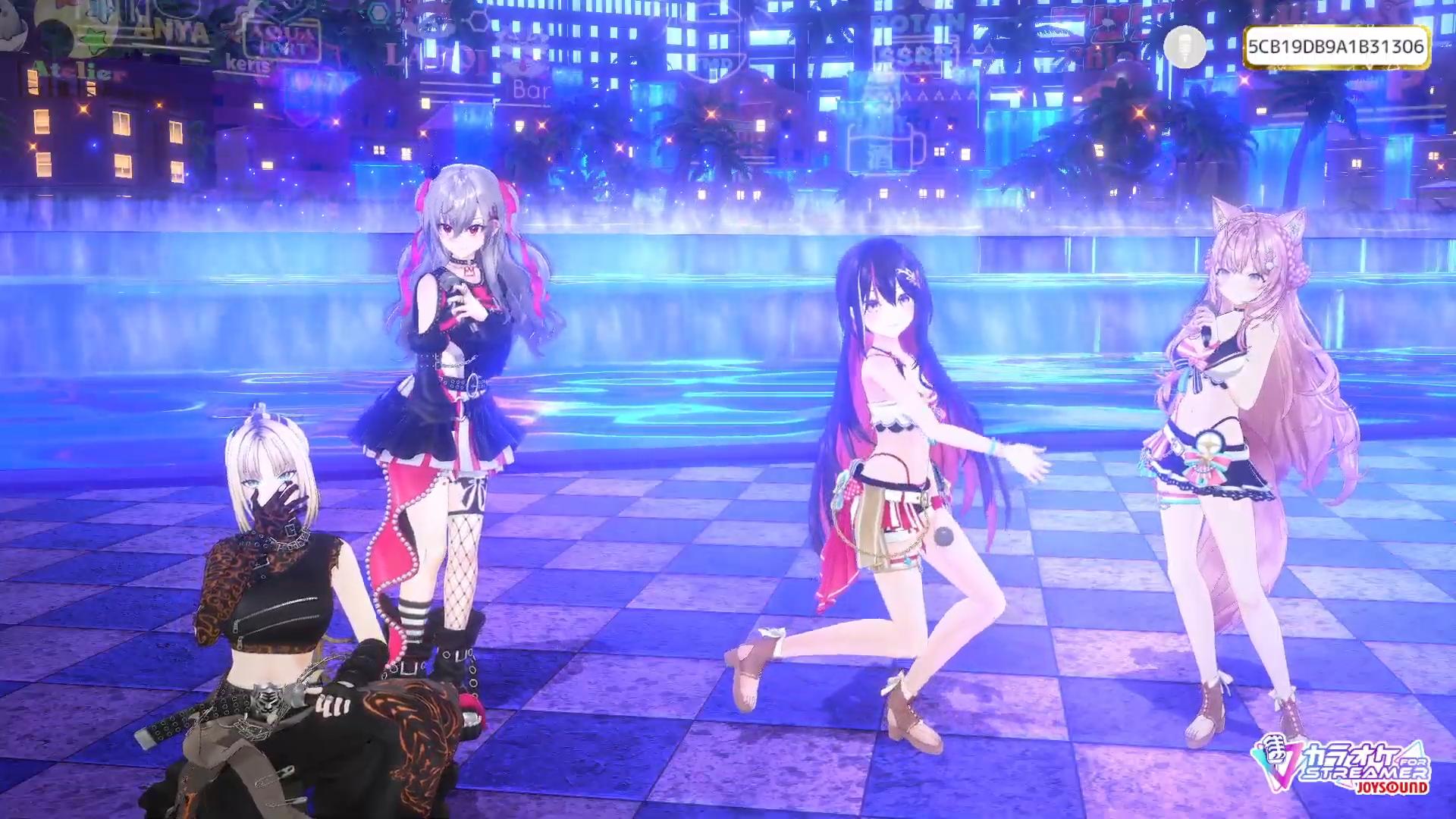This screenshot has width=1456, height=819.
Task: Select the gold-framed 5CB19DB9A1B31306 code box
Action: pos(1335,47)
